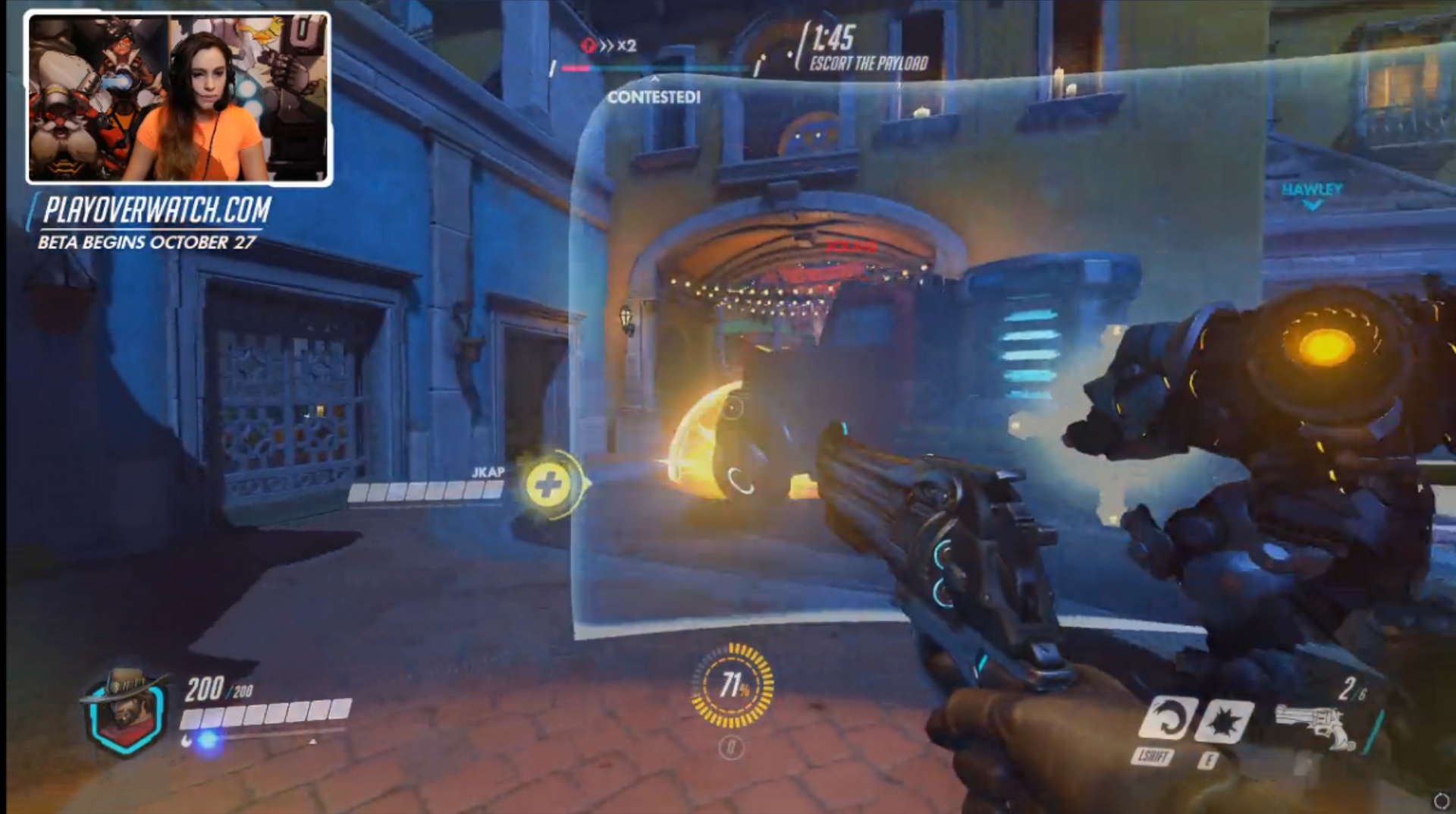Image resolution: width=1456 pixels, height=814 pixels.
Task: Open the streamer webcam overlay
Action: point(179,99)
